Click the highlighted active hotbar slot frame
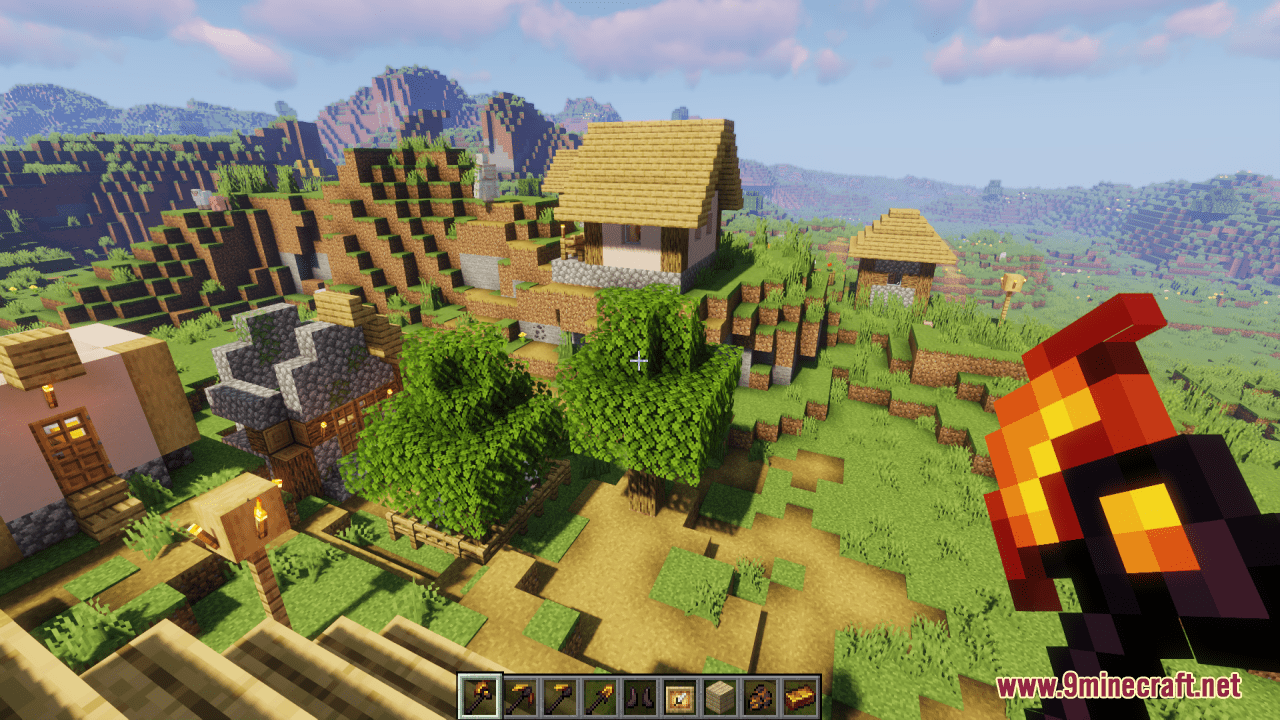The image size is (1280, 720). tap(480, 694)
